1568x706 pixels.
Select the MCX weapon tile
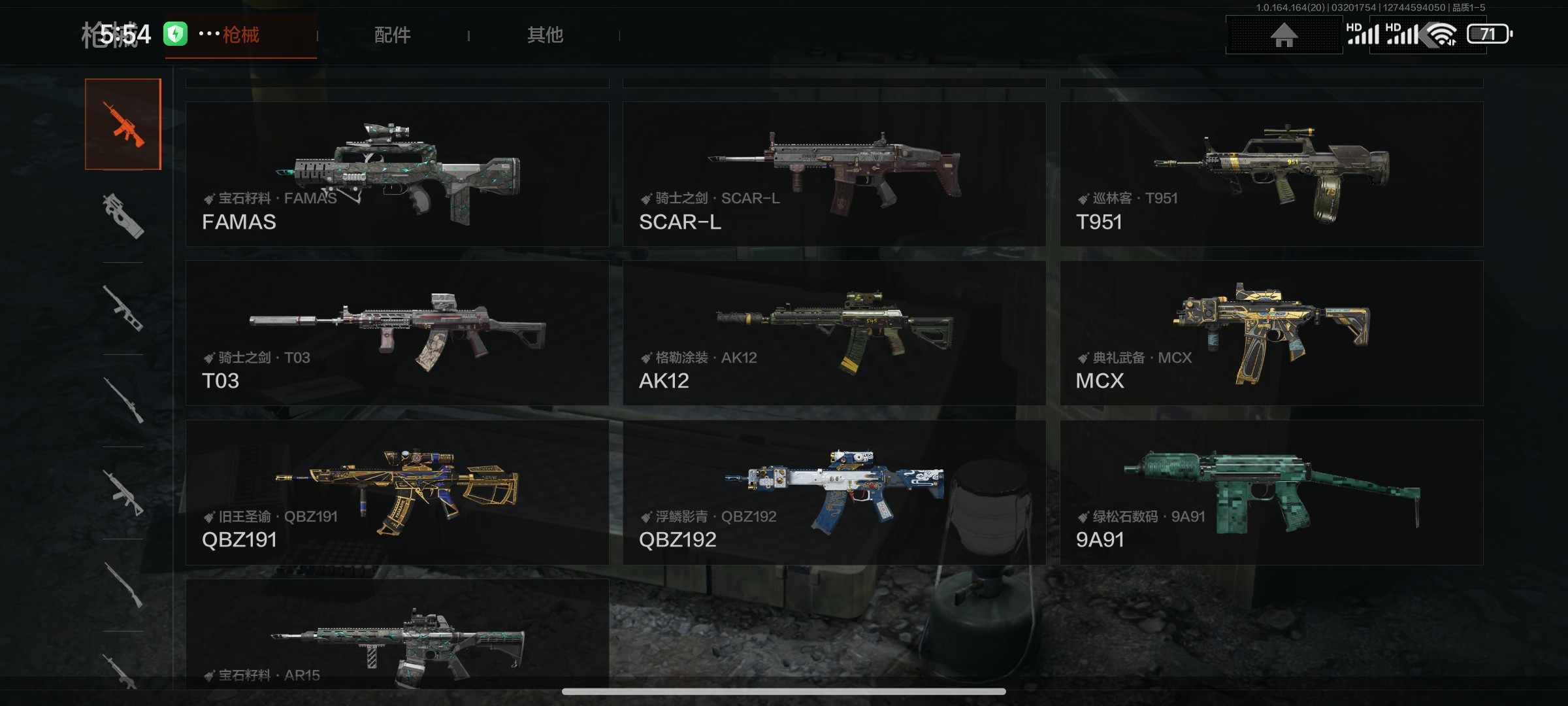click(x=1271, y=333)
